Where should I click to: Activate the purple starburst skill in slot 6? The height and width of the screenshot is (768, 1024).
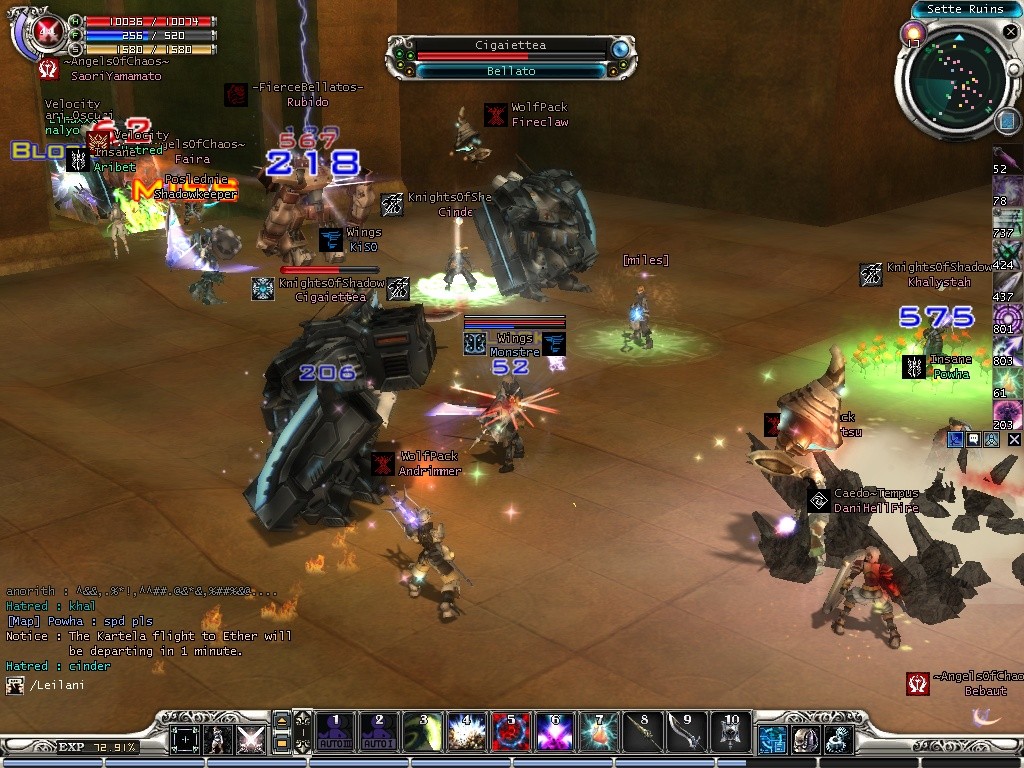click(554, 733)
